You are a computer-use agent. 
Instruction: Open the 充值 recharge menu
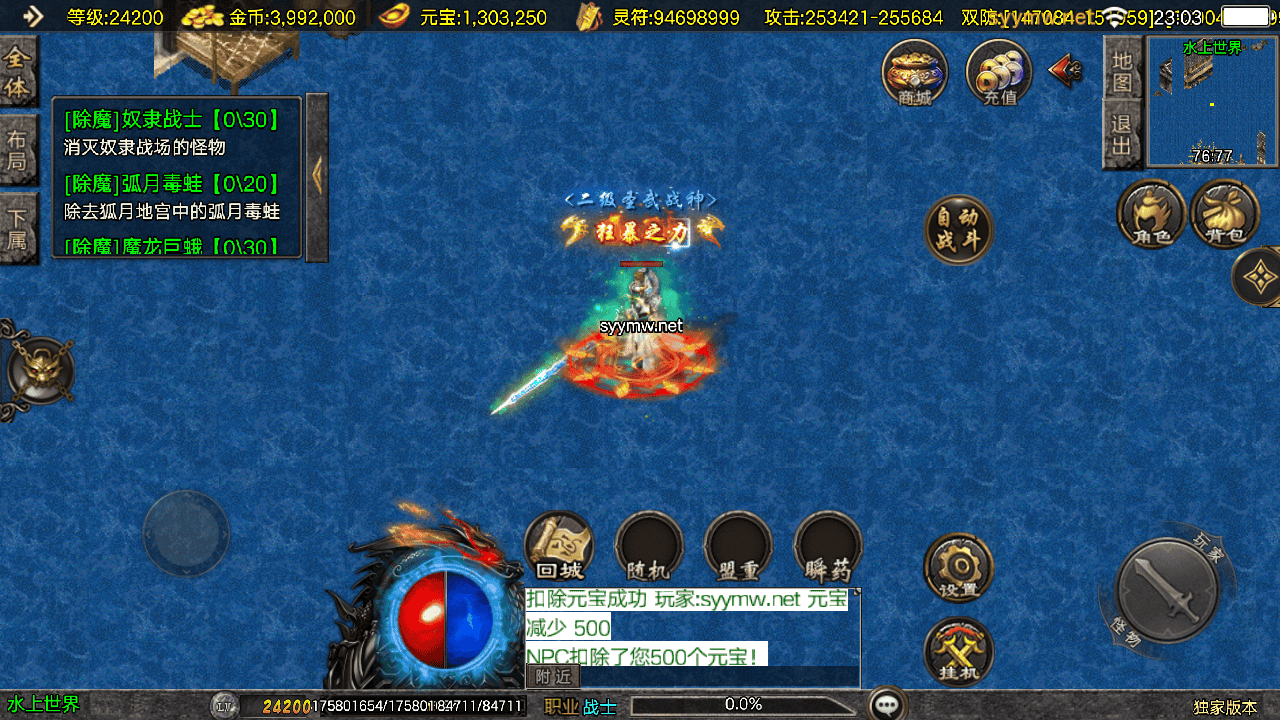[999, 73]
